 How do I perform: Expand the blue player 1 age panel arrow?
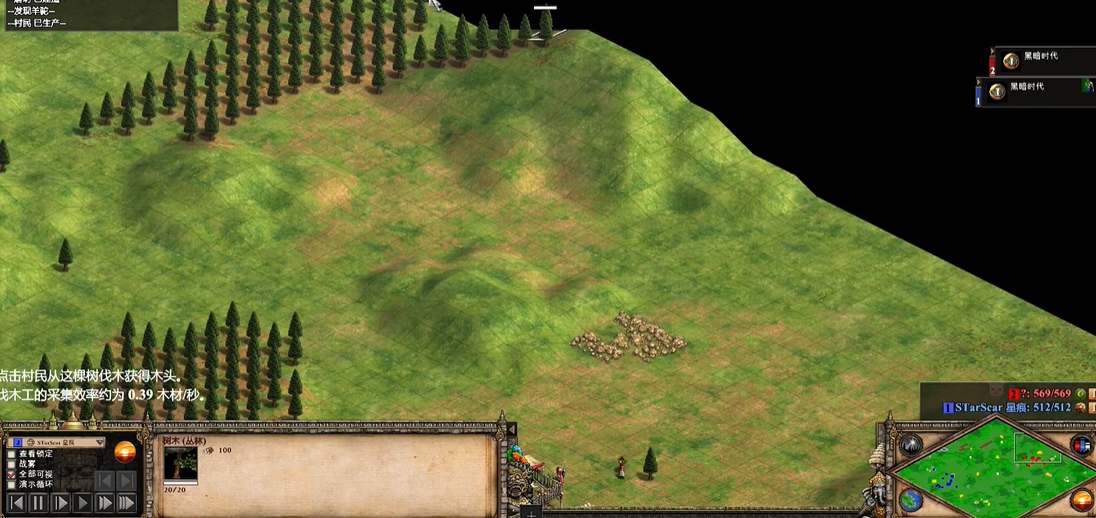coord(993,83)
